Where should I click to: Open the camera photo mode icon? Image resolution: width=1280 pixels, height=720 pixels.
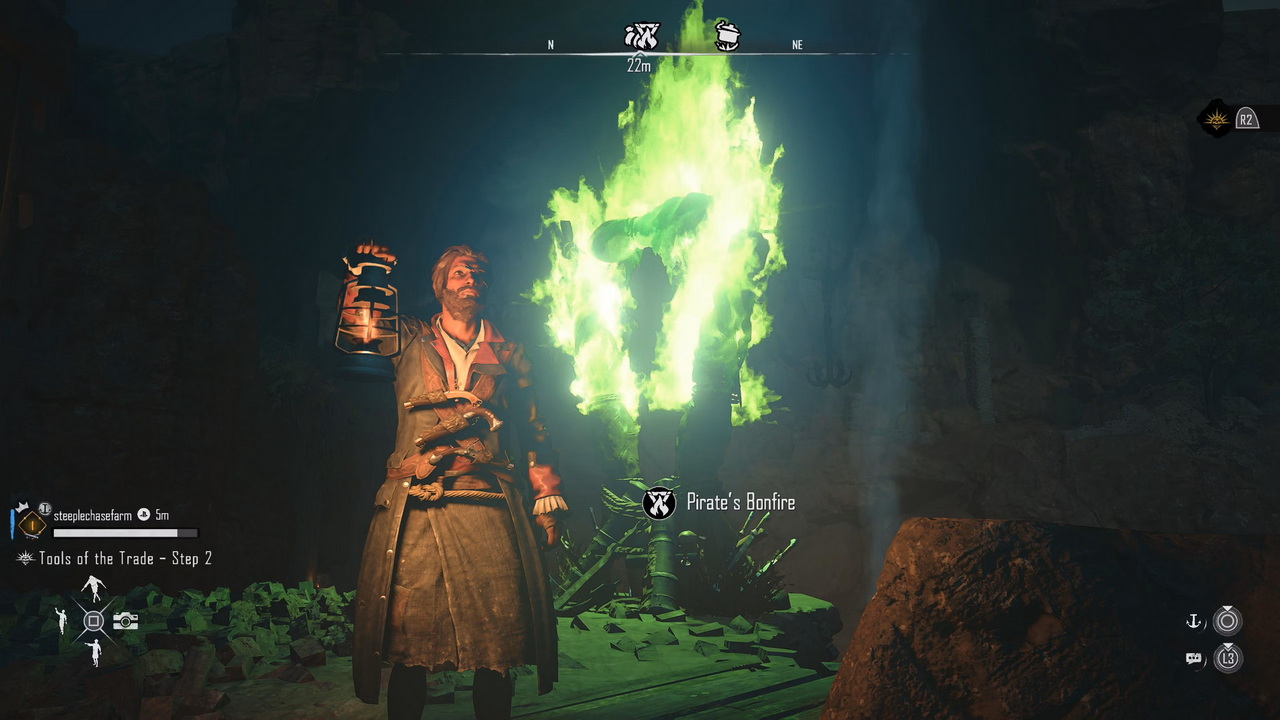click(x=125, y=621)
